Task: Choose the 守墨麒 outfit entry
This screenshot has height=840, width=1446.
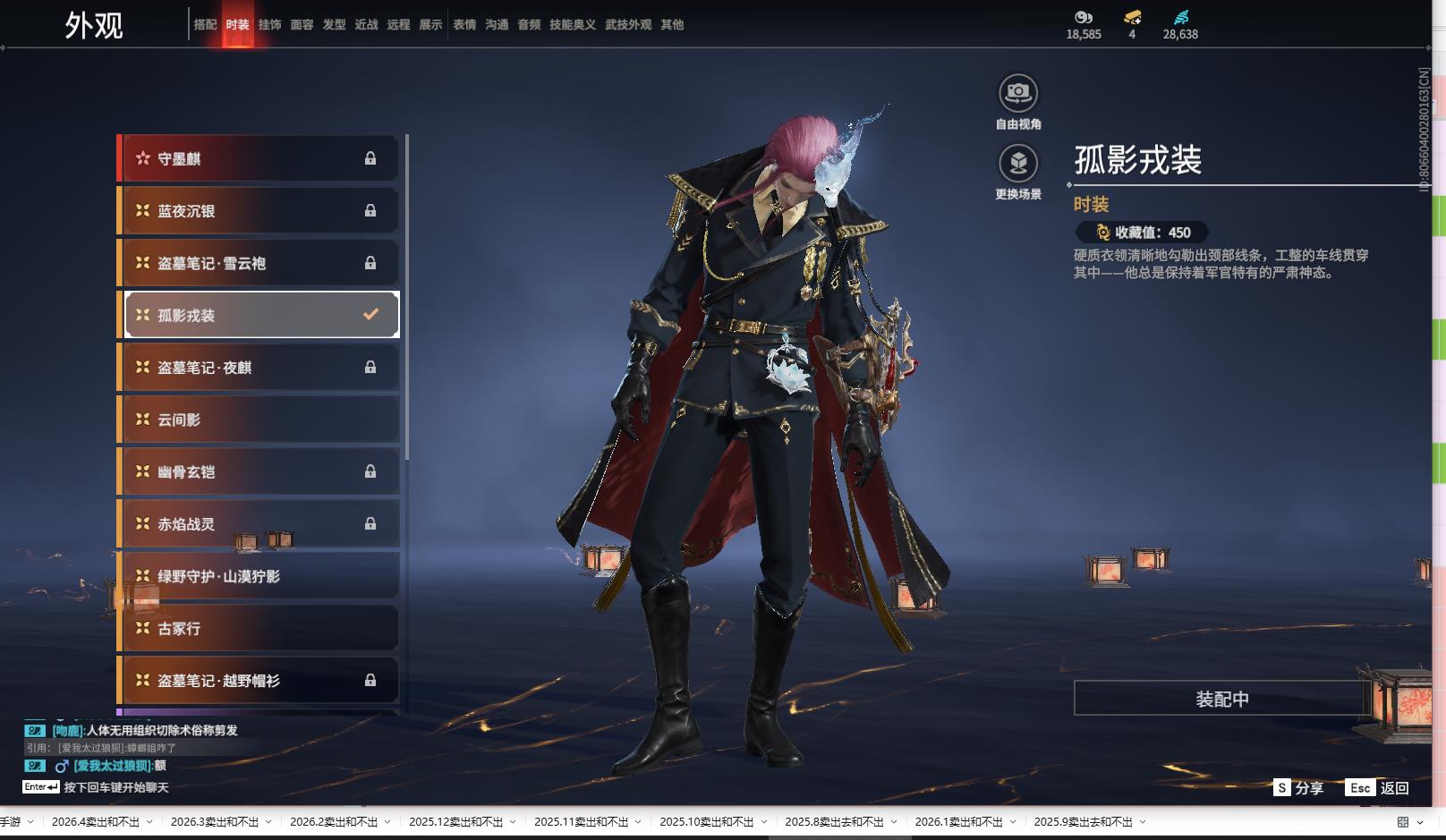Action: tap(259, 158)
